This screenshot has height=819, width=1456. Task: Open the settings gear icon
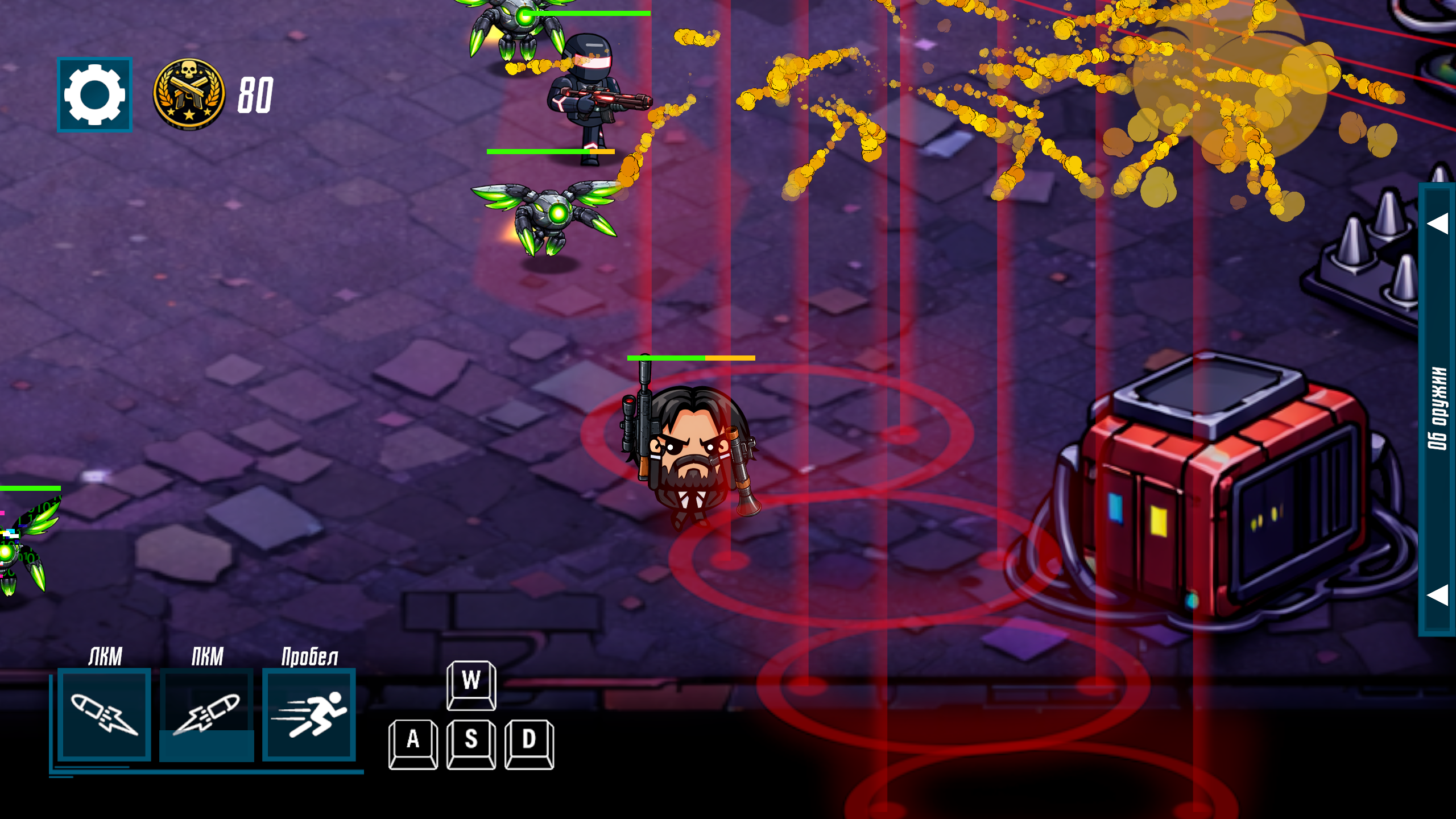[x=96, y=94]
